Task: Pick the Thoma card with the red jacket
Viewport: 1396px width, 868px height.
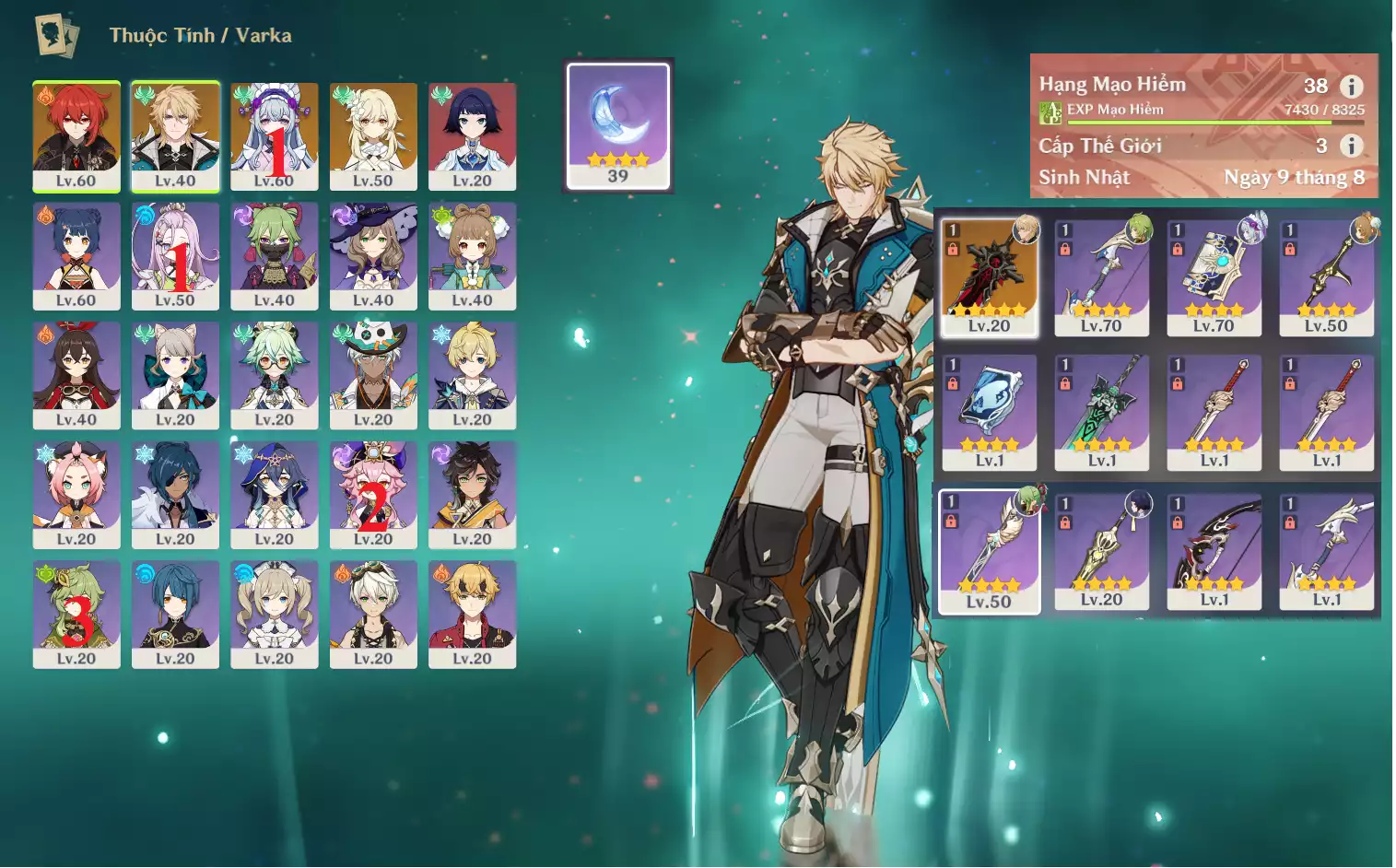Action: pyautogui.click(x=472, y=614)
